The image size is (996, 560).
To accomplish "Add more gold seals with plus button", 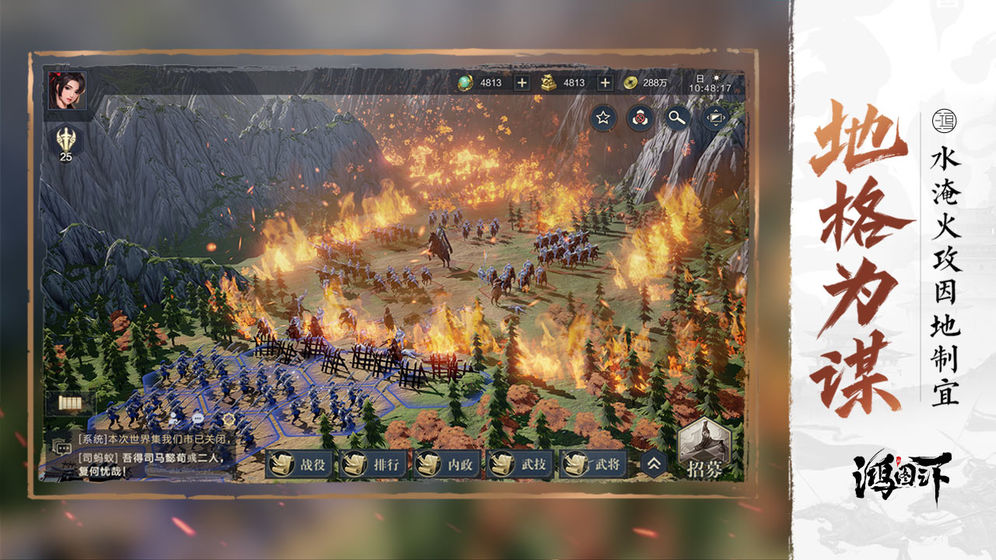I will pos(605,82).
